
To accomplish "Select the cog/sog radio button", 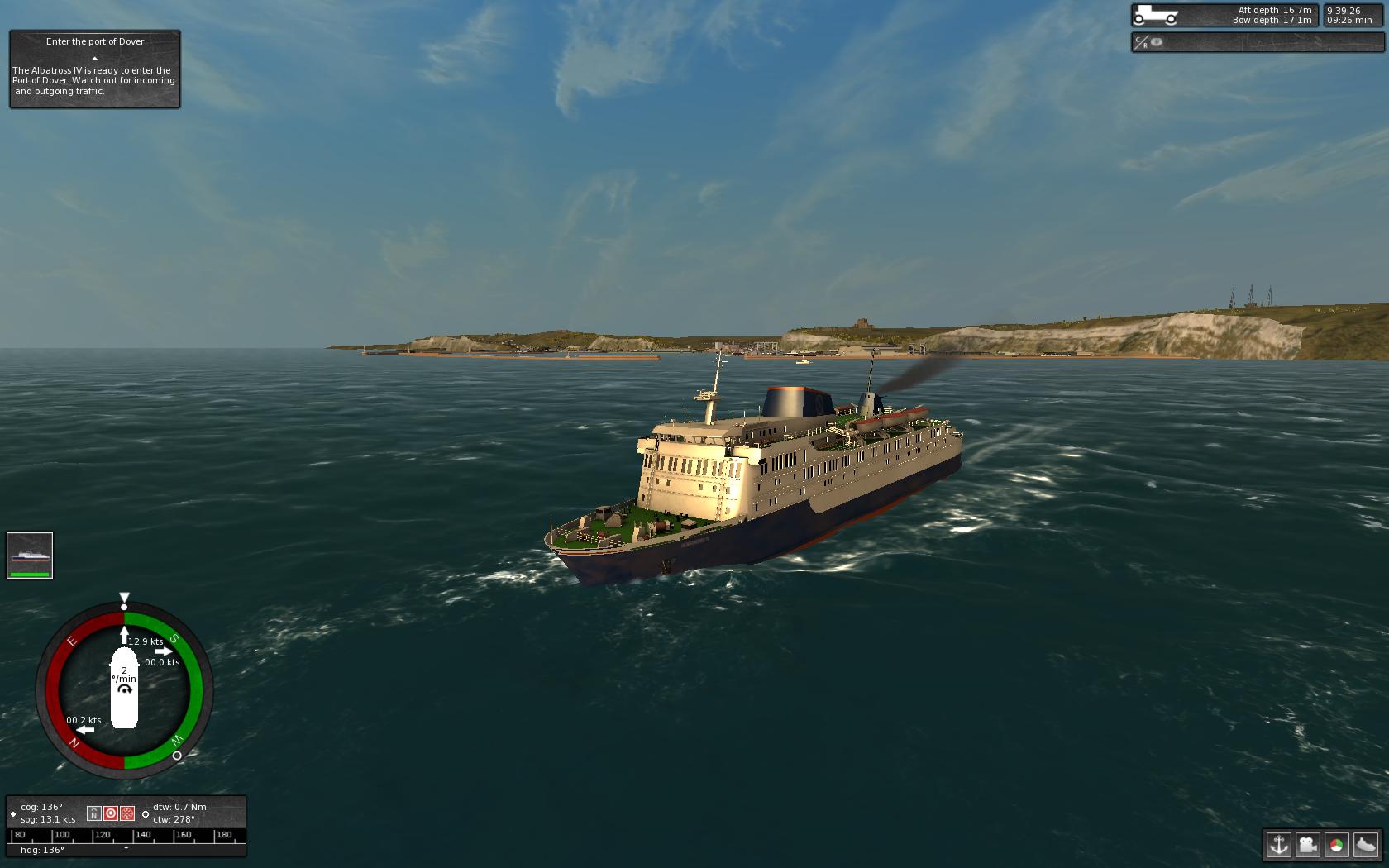I will (13, 813).
